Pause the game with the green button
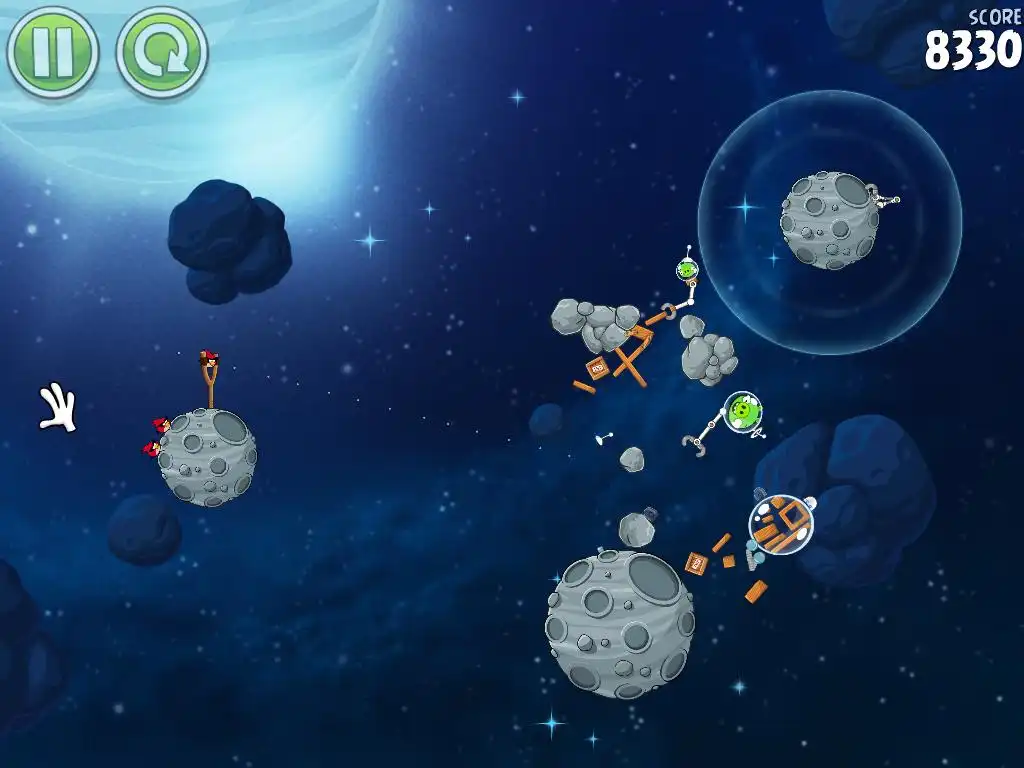Screen dimensions: 1024x768 pos(52,52)
